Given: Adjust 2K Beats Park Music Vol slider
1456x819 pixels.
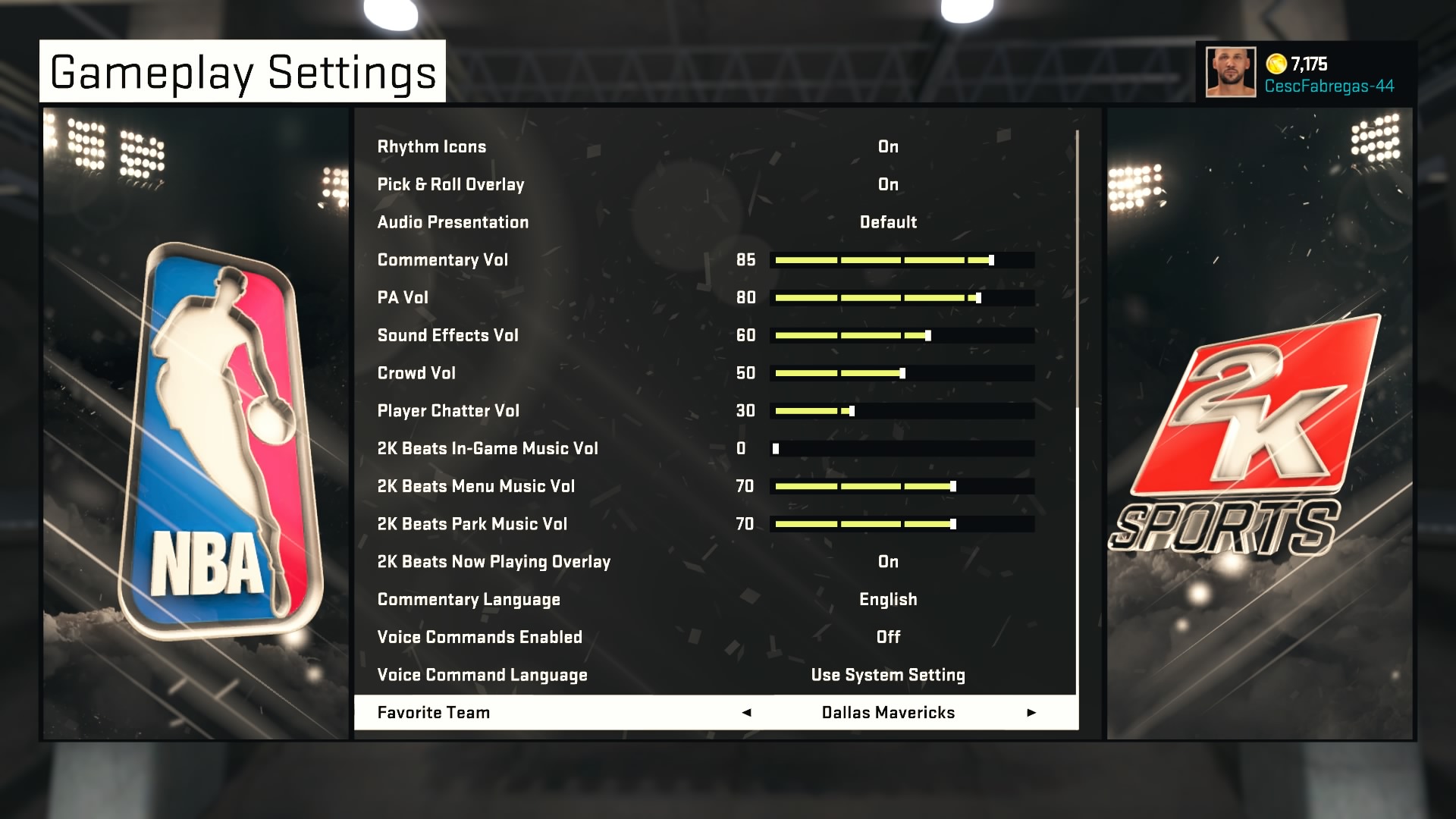Looking at the screenshot, I should point(902,524).
